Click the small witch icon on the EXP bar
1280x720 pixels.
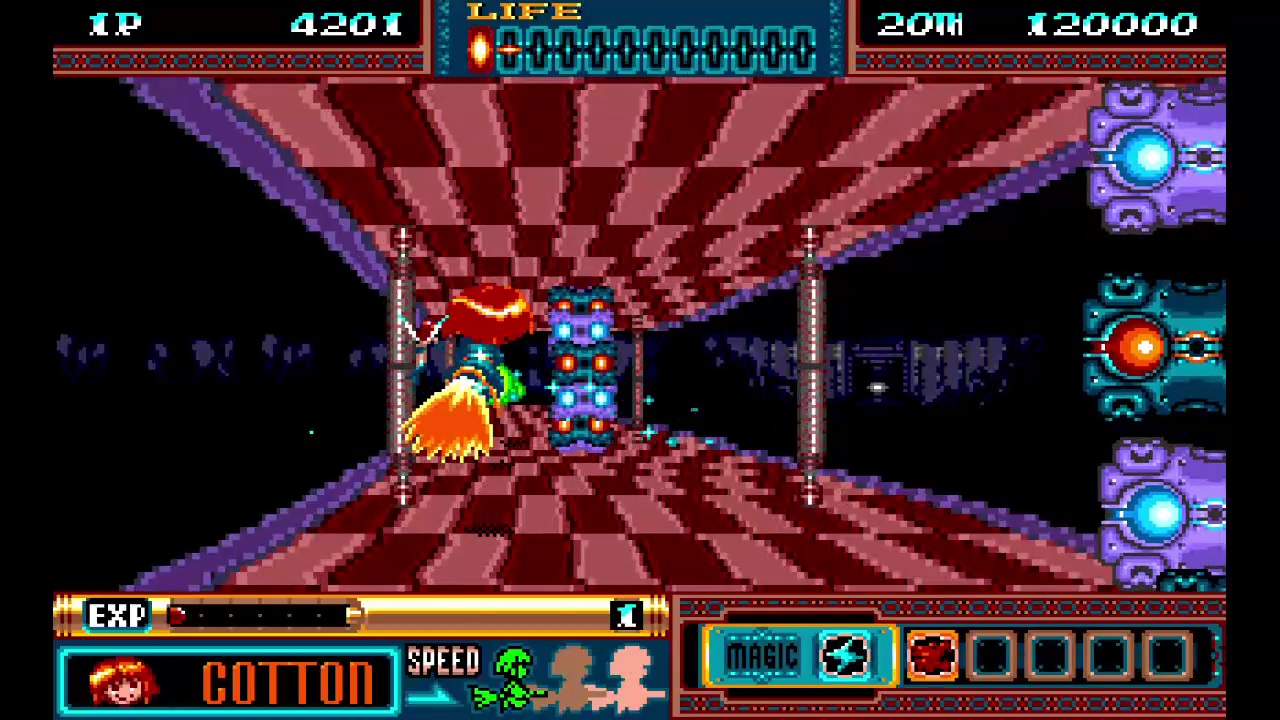627,614
